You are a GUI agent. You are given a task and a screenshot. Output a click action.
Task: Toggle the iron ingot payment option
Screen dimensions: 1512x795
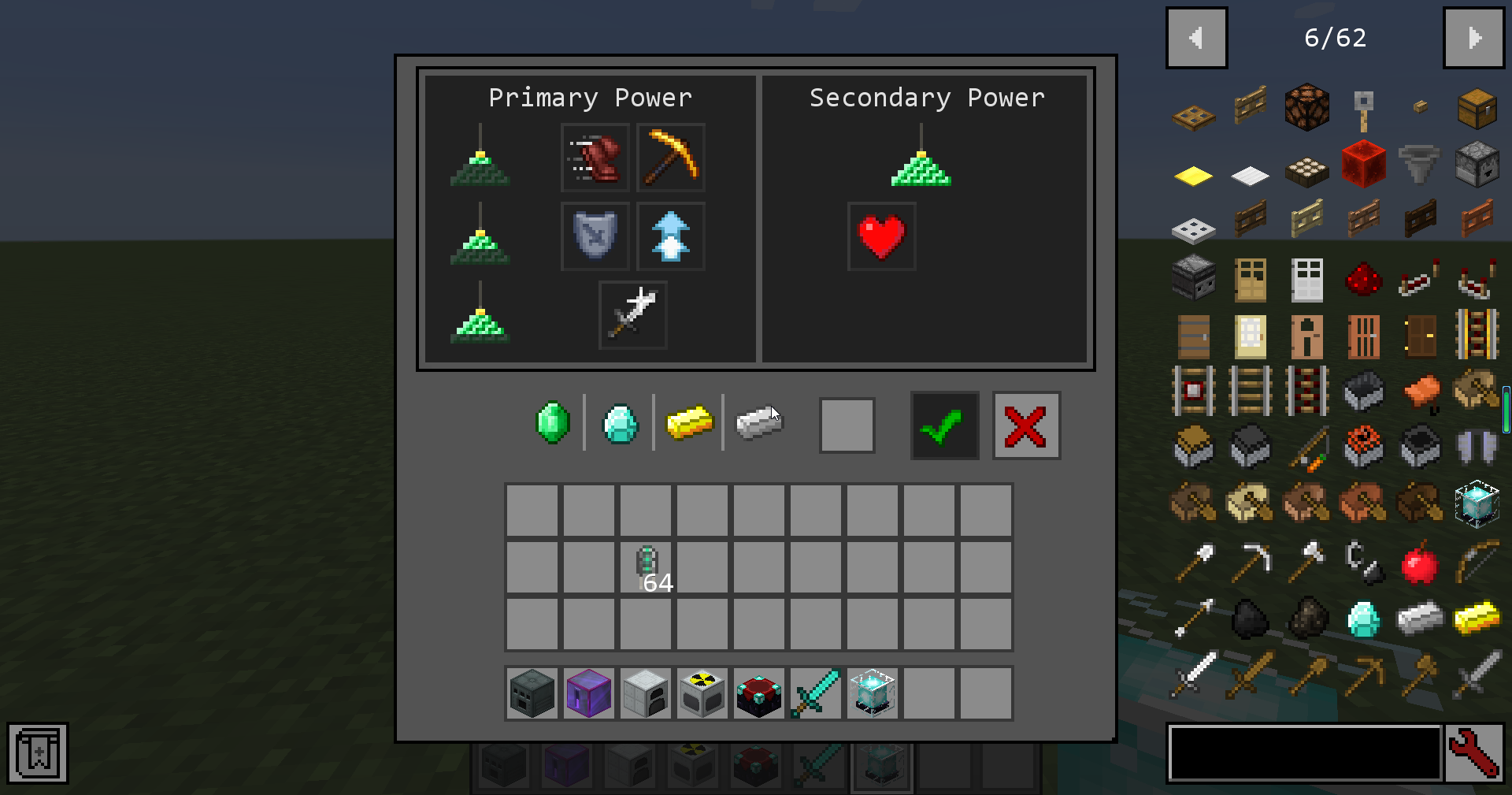[758, 425]
